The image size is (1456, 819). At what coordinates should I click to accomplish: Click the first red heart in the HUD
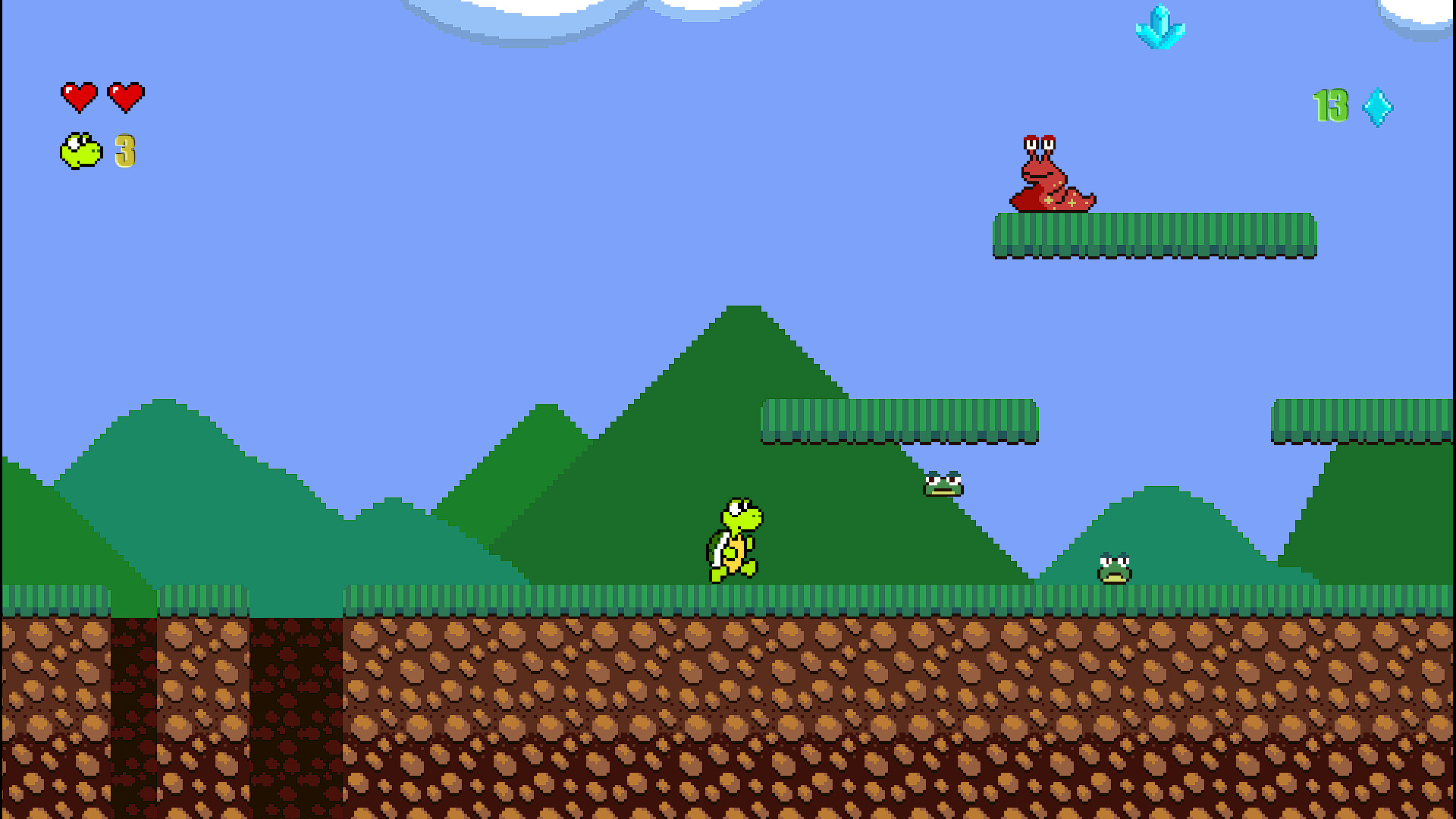[78, 95]
